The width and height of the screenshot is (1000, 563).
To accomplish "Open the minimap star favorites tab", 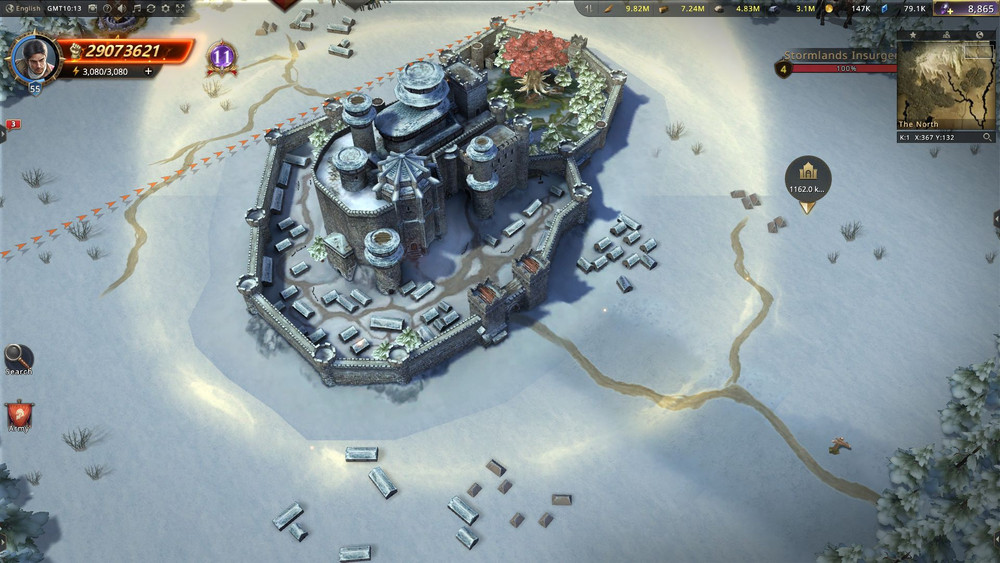I will coord(912,35).
